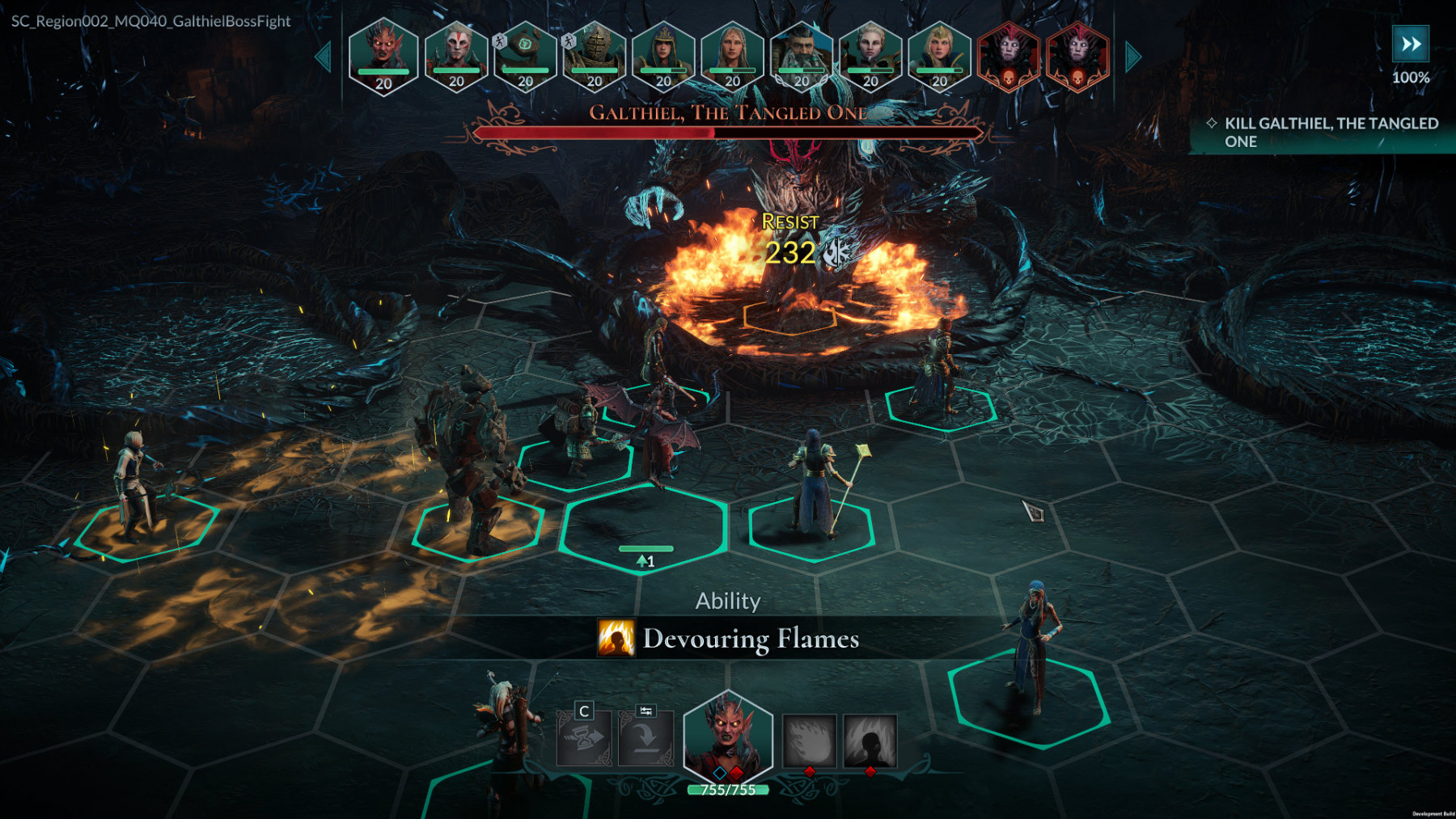The width and height of the screenshot is (1456, 819).
Task: Toggle the fast-forward speed button
Action: [x=1410, y=44]
